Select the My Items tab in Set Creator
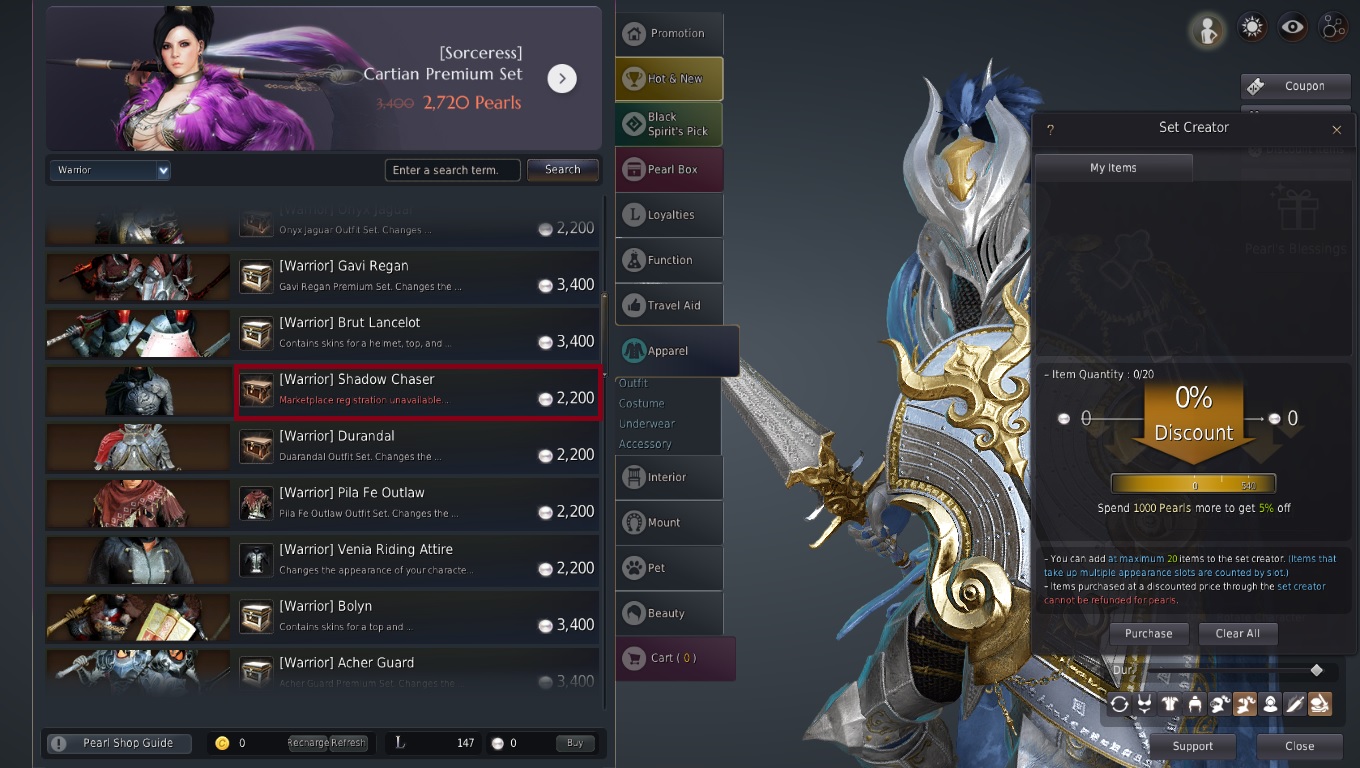This screenshot has height=768, width=1360. (x=1113, y=167)
